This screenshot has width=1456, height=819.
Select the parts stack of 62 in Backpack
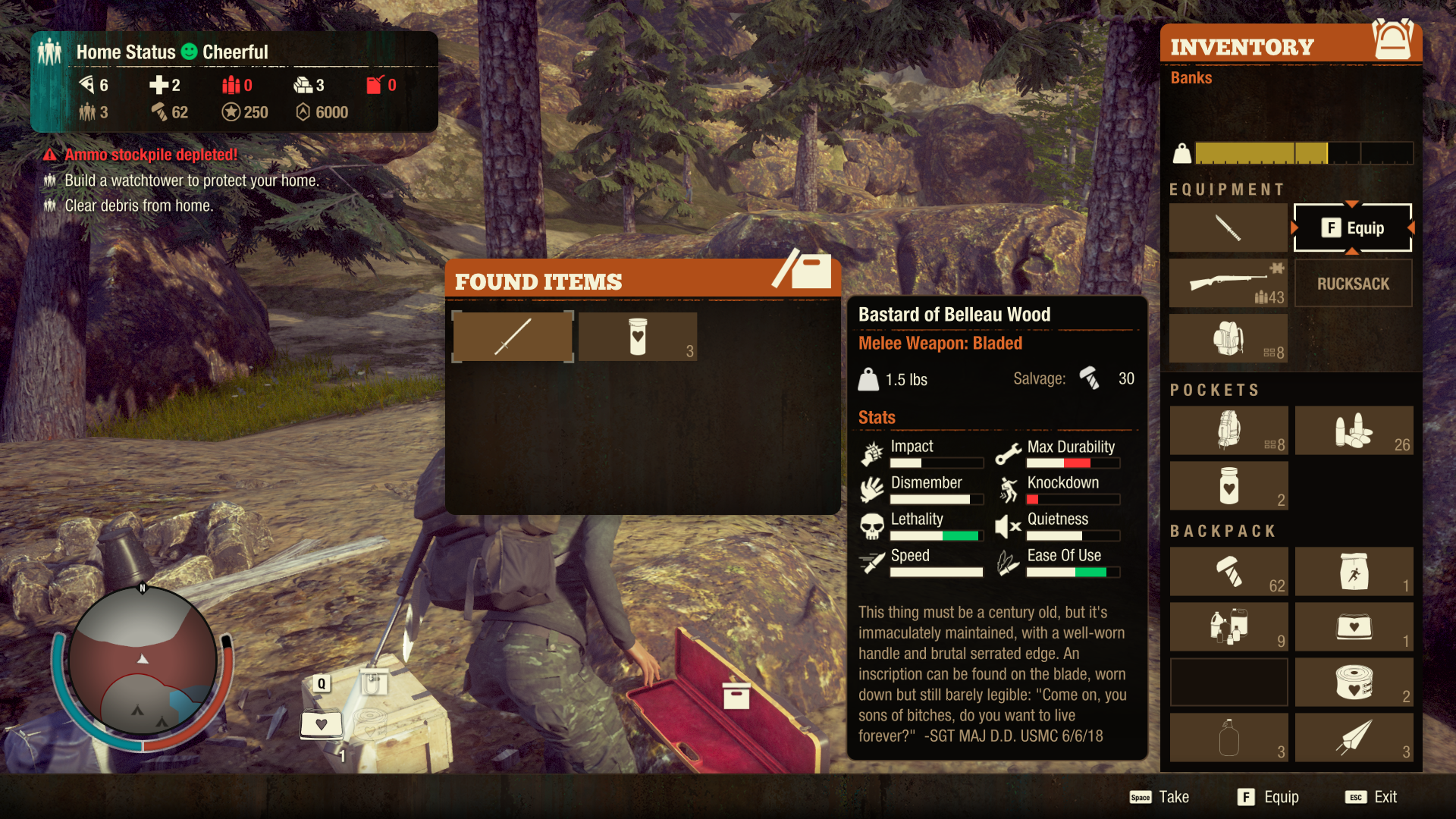click(1228, 572)
